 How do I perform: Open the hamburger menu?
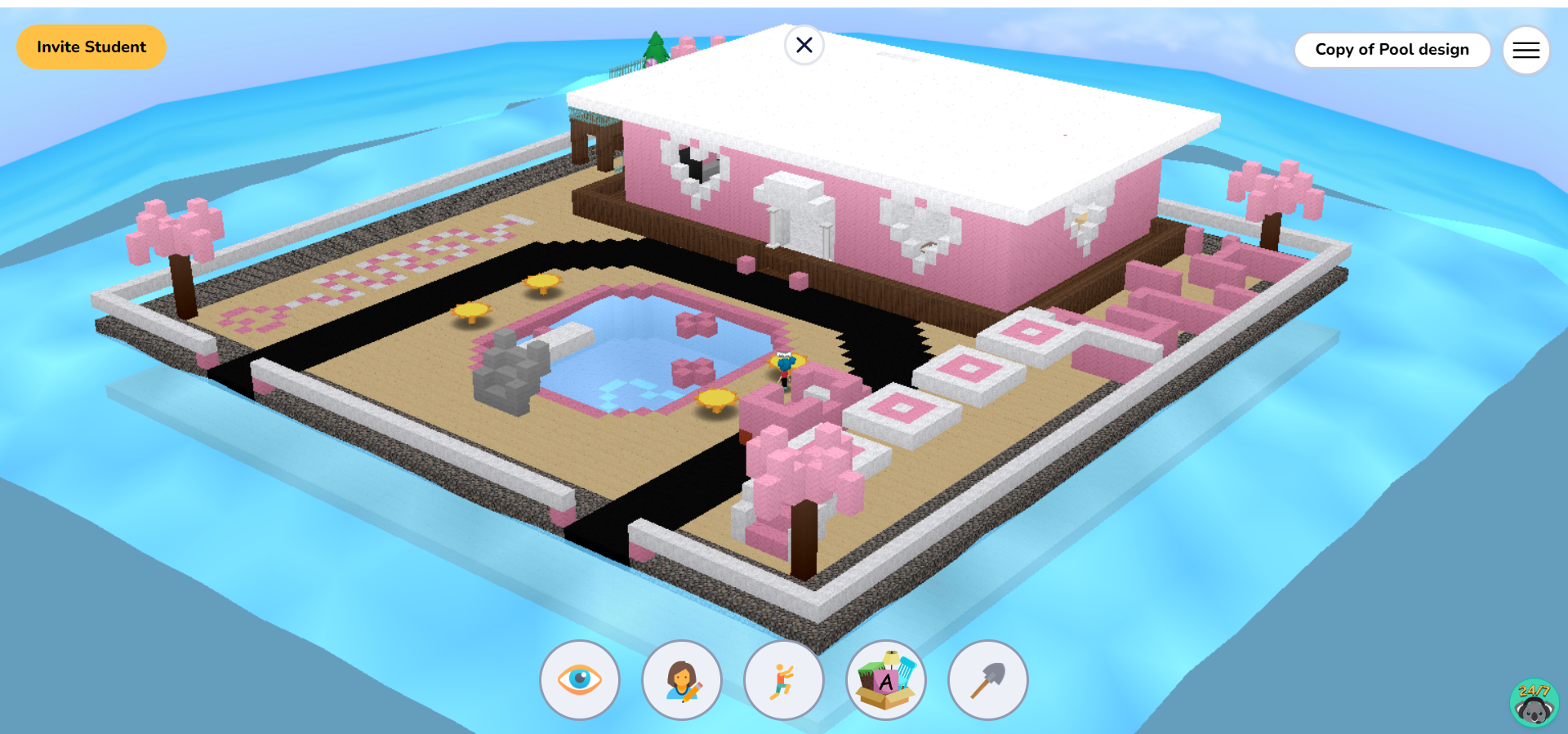coord(1526,50)
